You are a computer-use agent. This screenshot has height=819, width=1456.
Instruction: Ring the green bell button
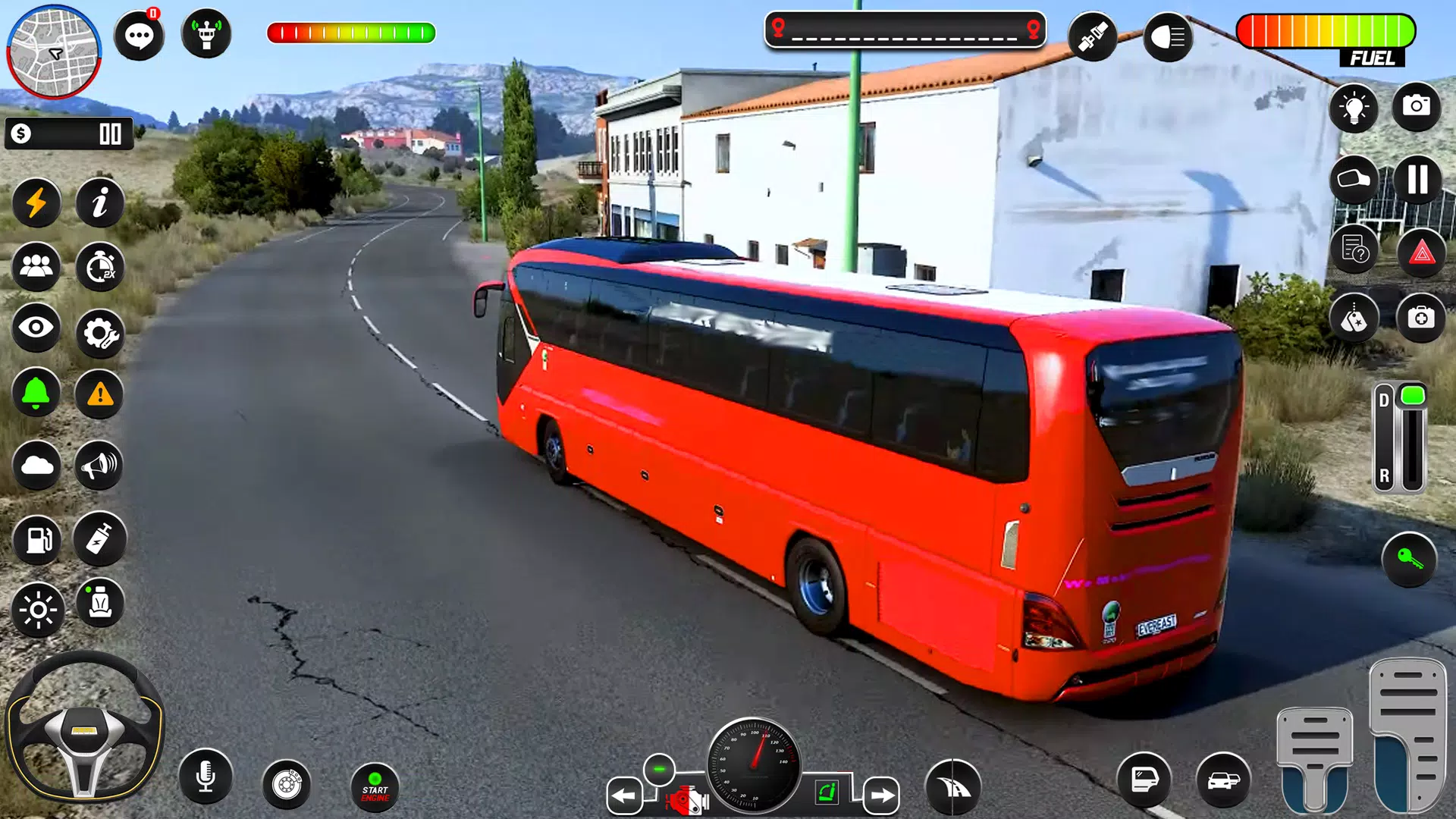pos(36,393)
